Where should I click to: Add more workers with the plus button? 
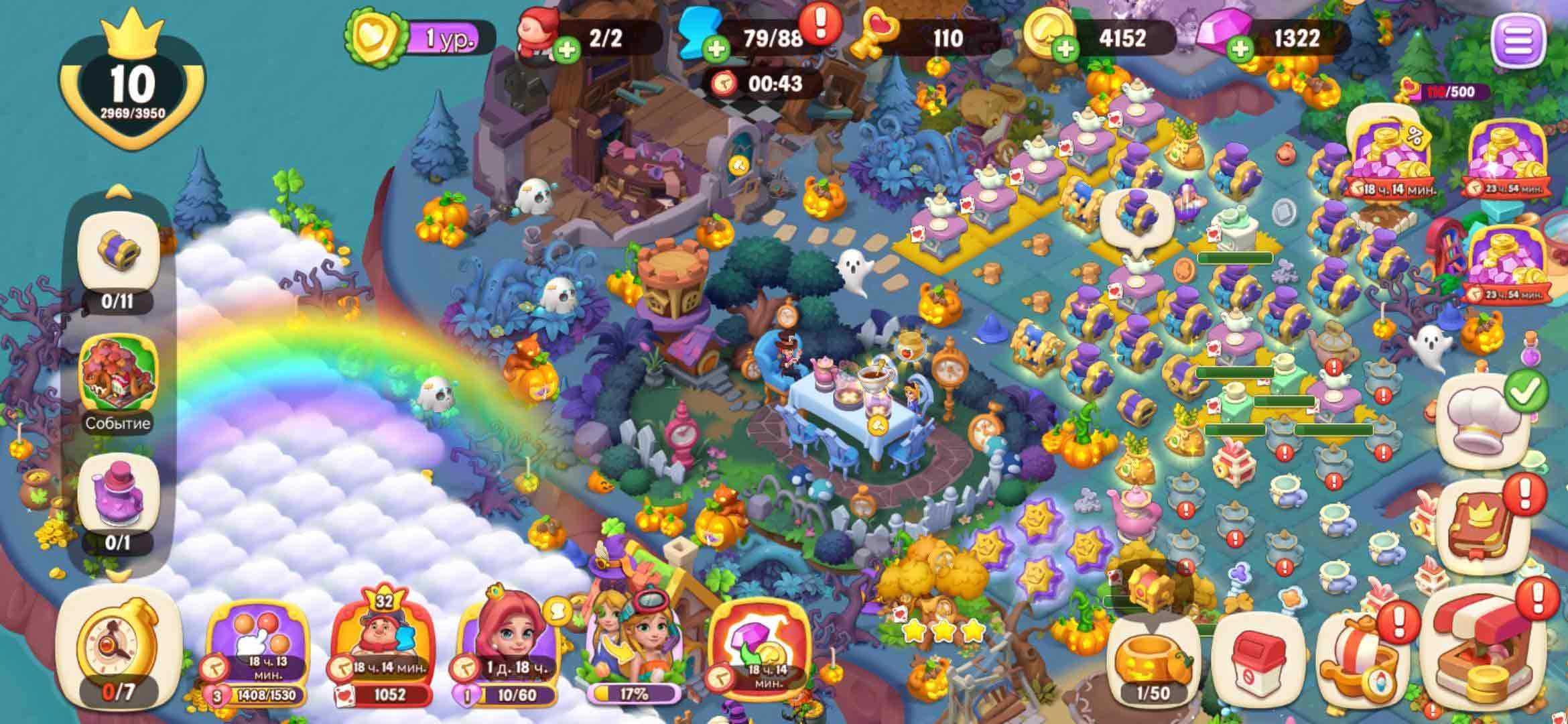pos(567,50)
